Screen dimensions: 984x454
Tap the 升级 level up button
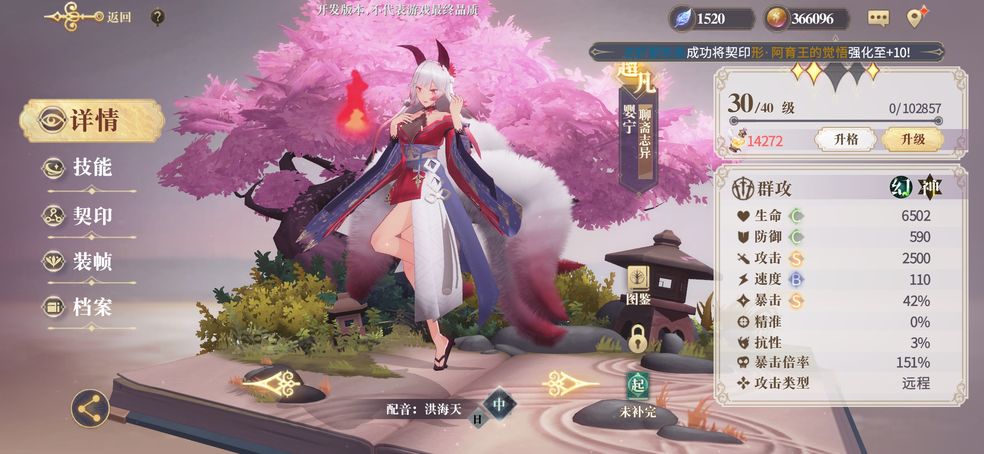click(x=911, y=140)
